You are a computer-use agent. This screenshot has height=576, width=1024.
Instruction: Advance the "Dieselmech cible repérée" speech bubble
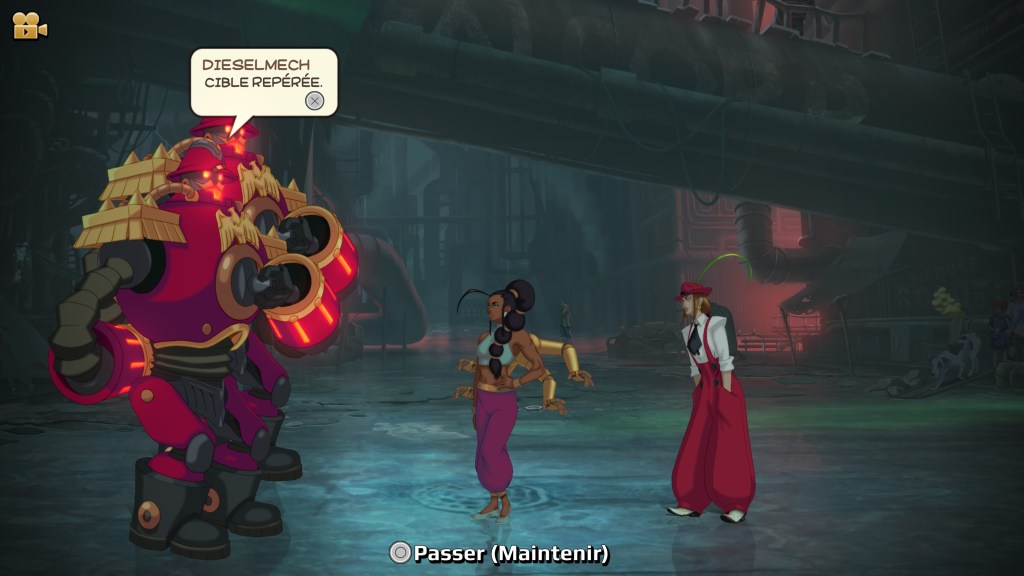pos(314,100)
